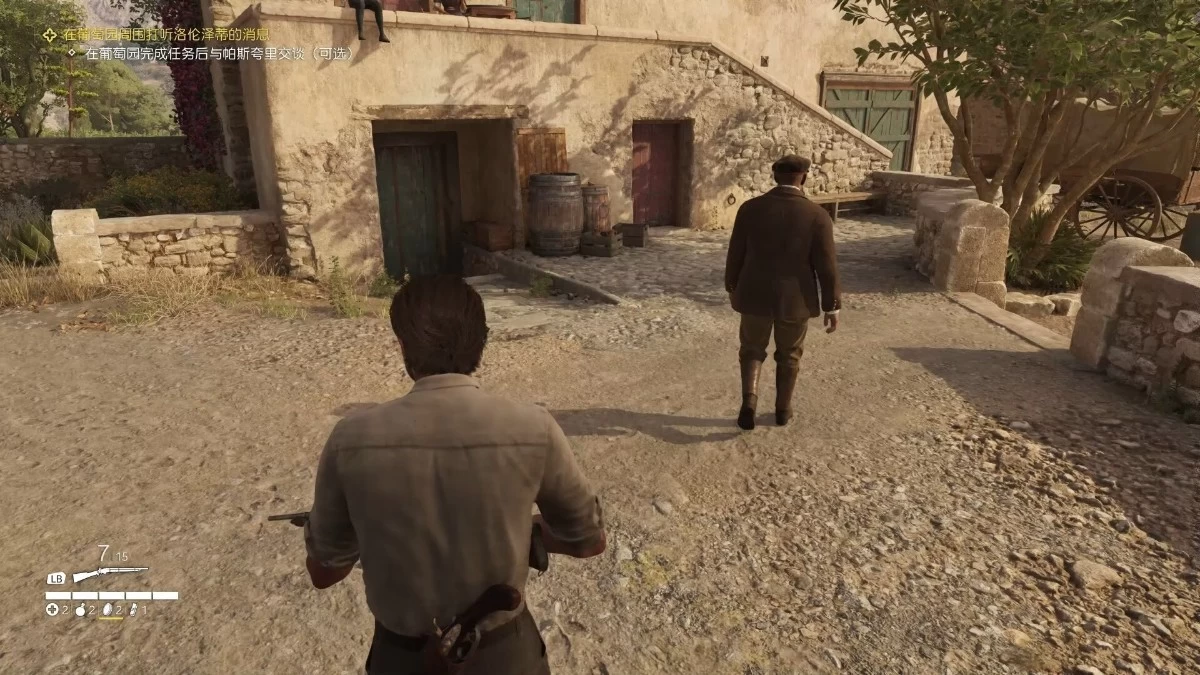Viewport: 1200px width, 675px height.
Task: Use the medical cross bandage icon
Action: pos(52,609)
